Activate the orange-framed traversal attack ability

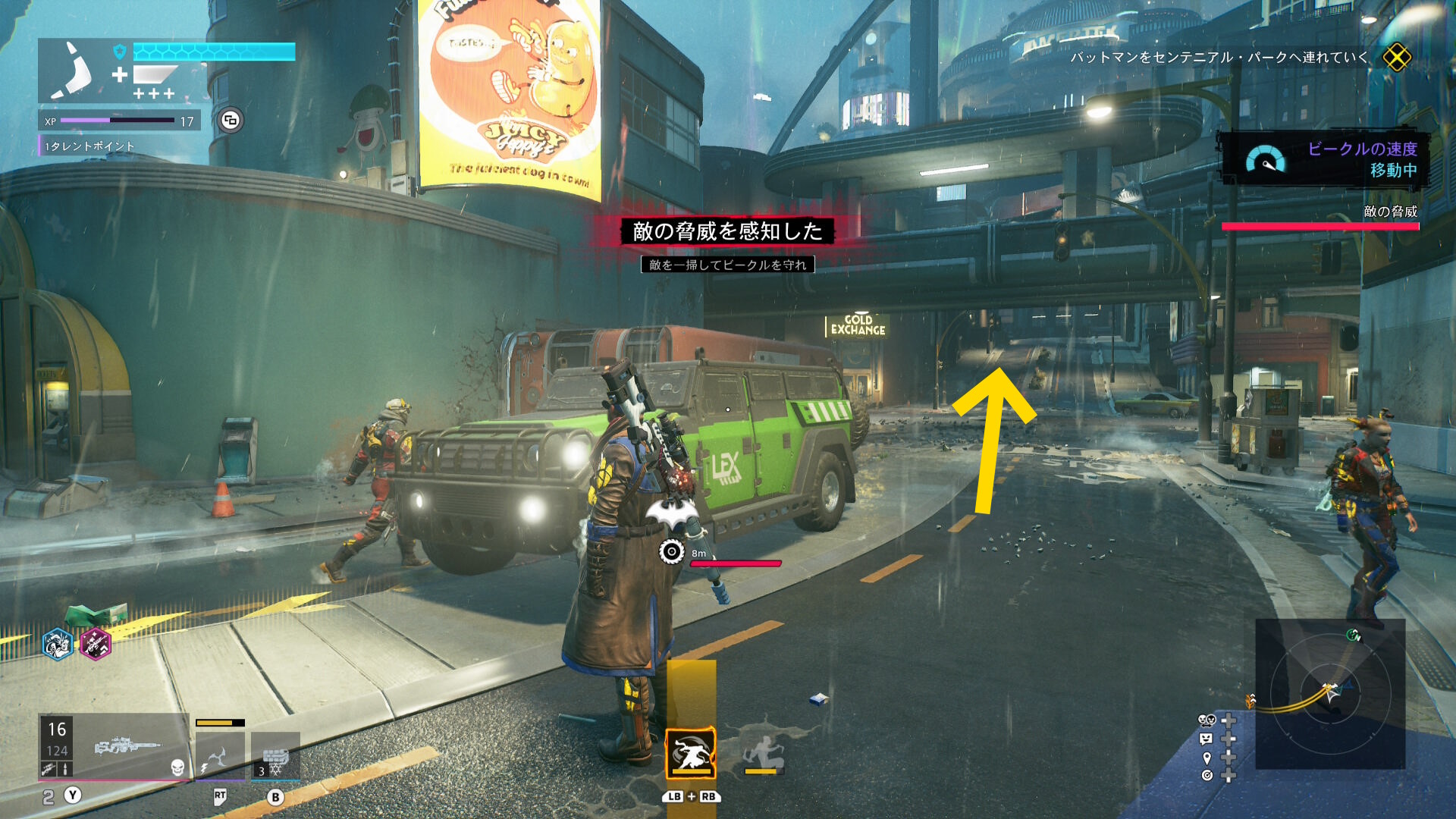point(691,753)
